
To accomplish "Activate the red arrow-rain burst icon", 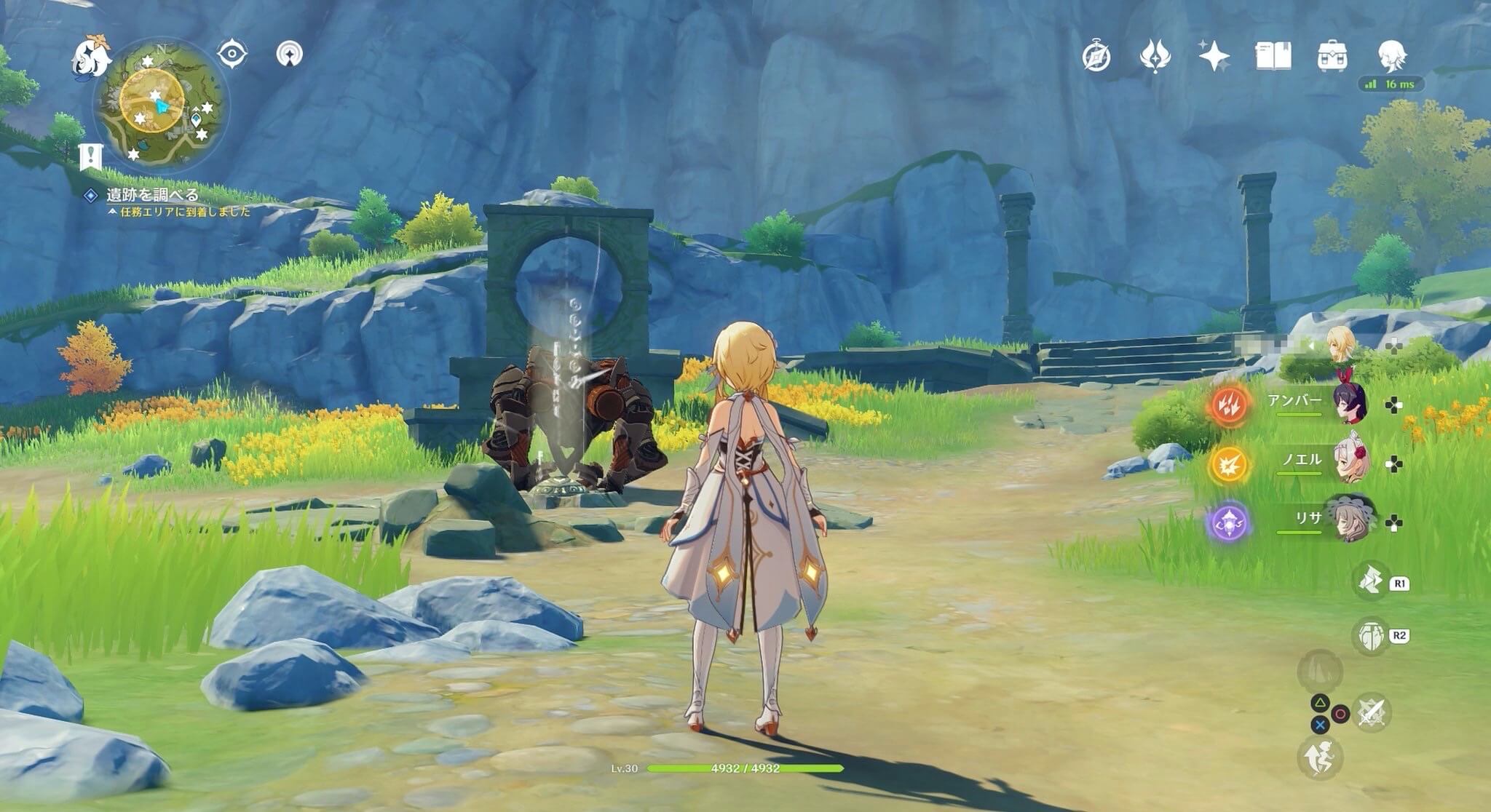I will (1230, 405).
